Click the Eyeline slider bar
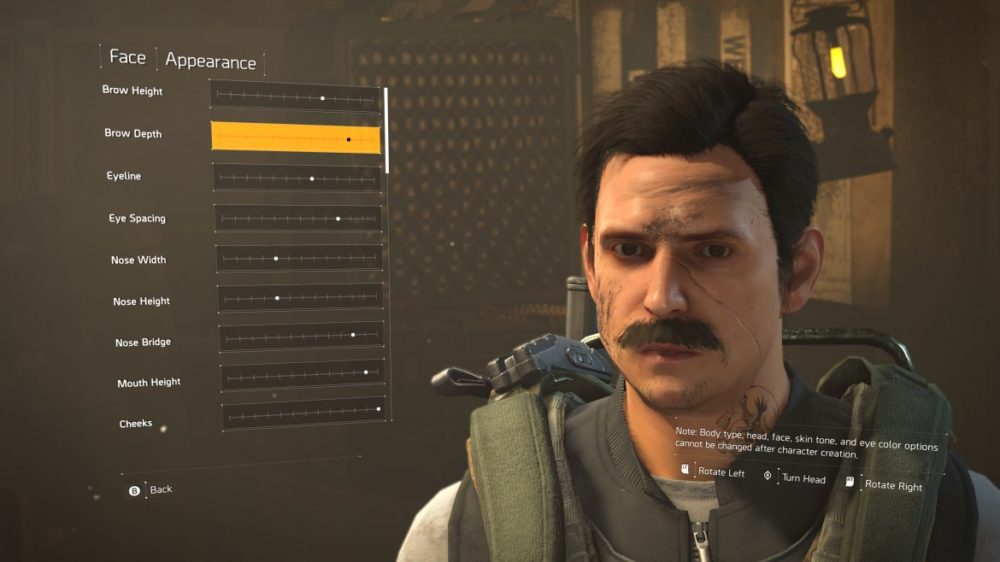 pos(297,178)
